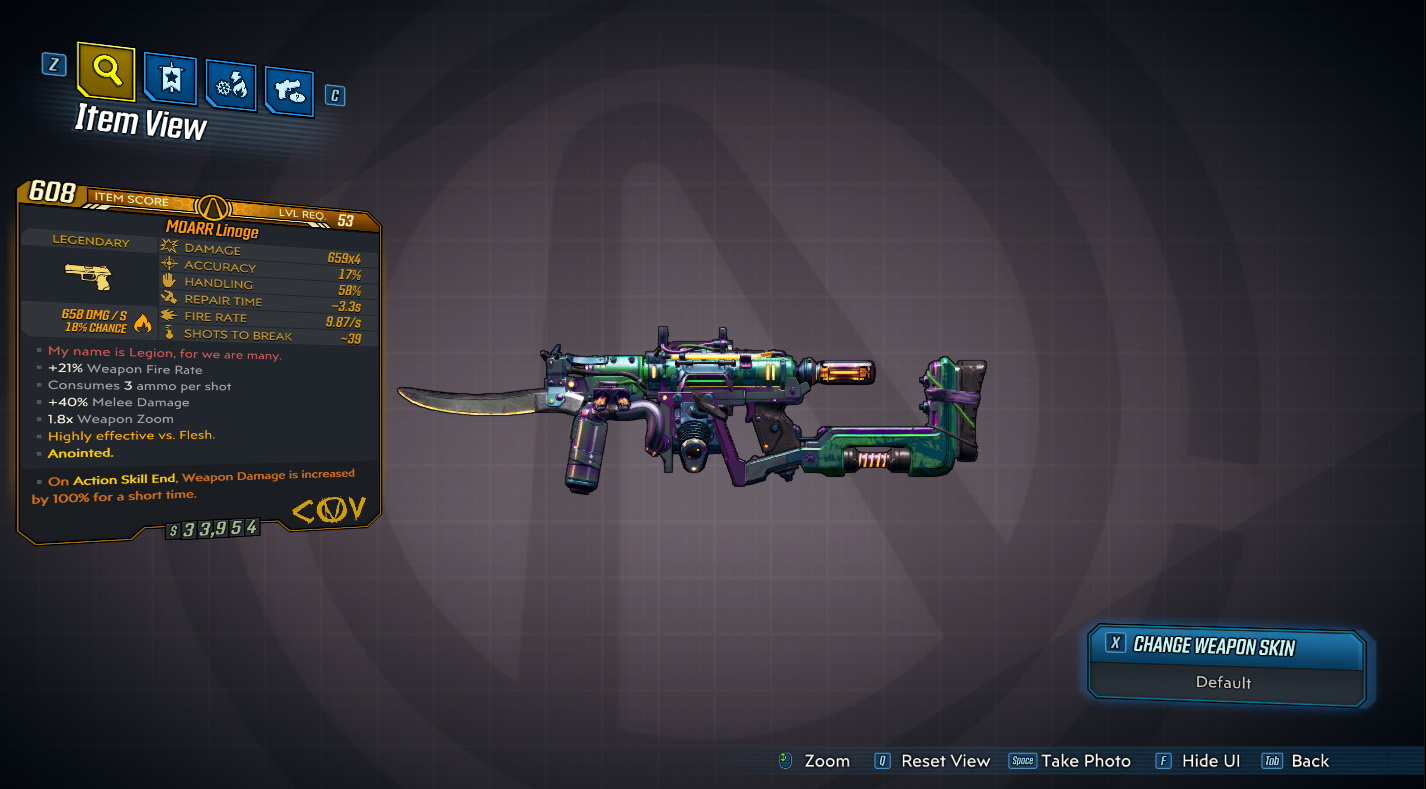Screen dimensions: 1426x789
Task: Open the elemental damage gear-and-flame icon
Action: tap(229, 83)
